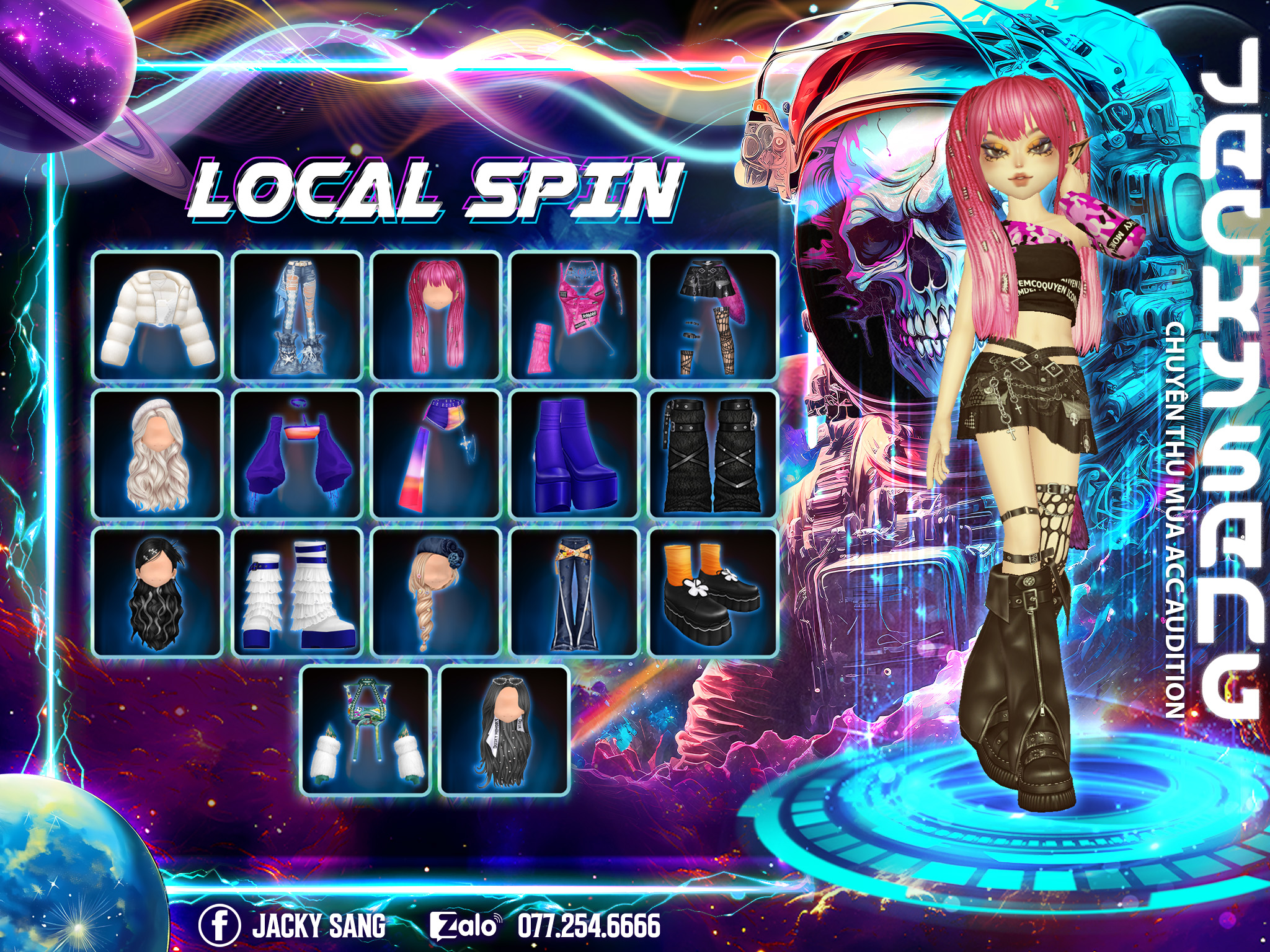Viewport: 1270px width, 952px height.
Task: Select the purple platform boots tile
Action: coord(575,455)
